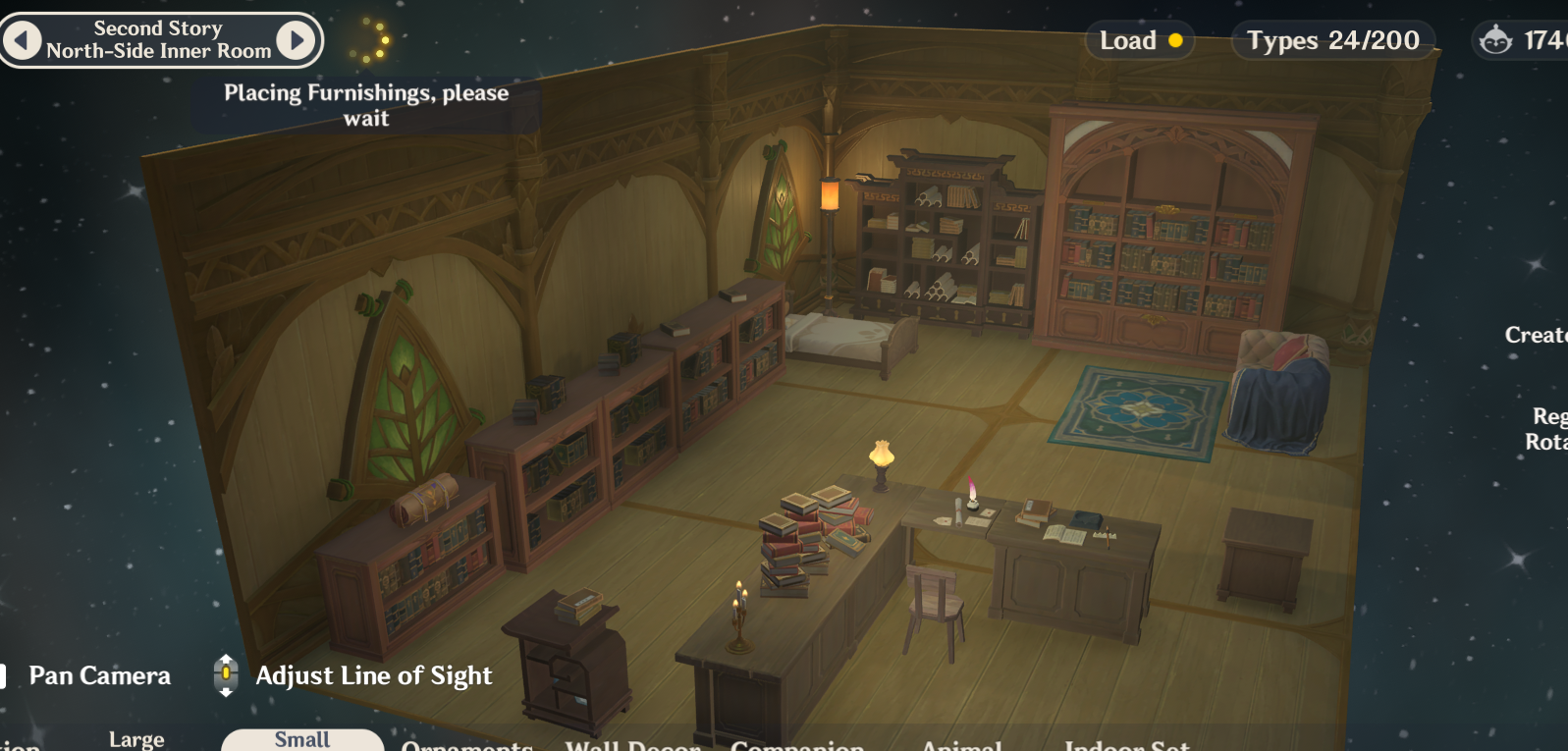
Task: Select the Small furnishings tab
Action: click(300, 741)
